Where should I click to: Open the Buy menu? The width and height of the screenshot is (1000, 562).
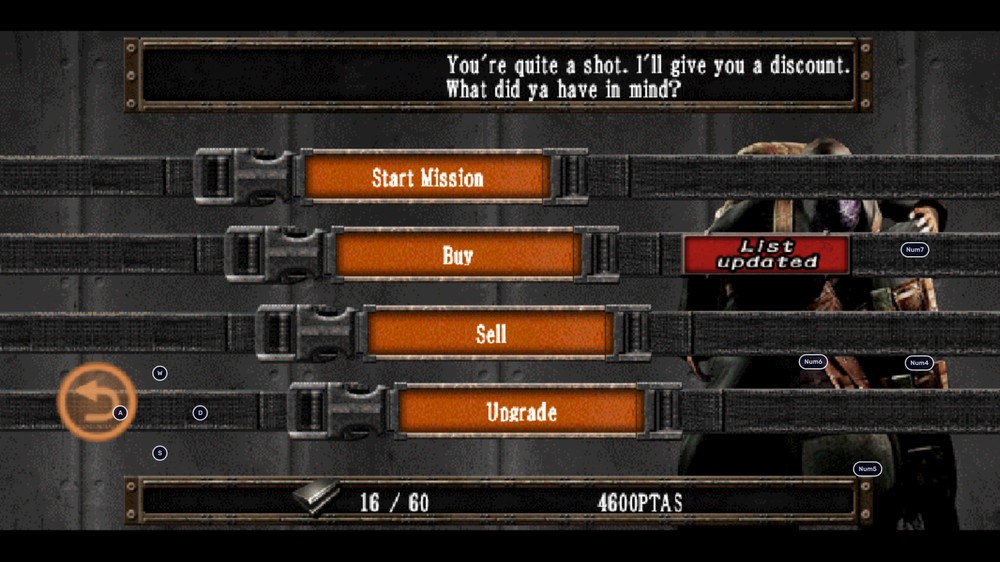458,256
